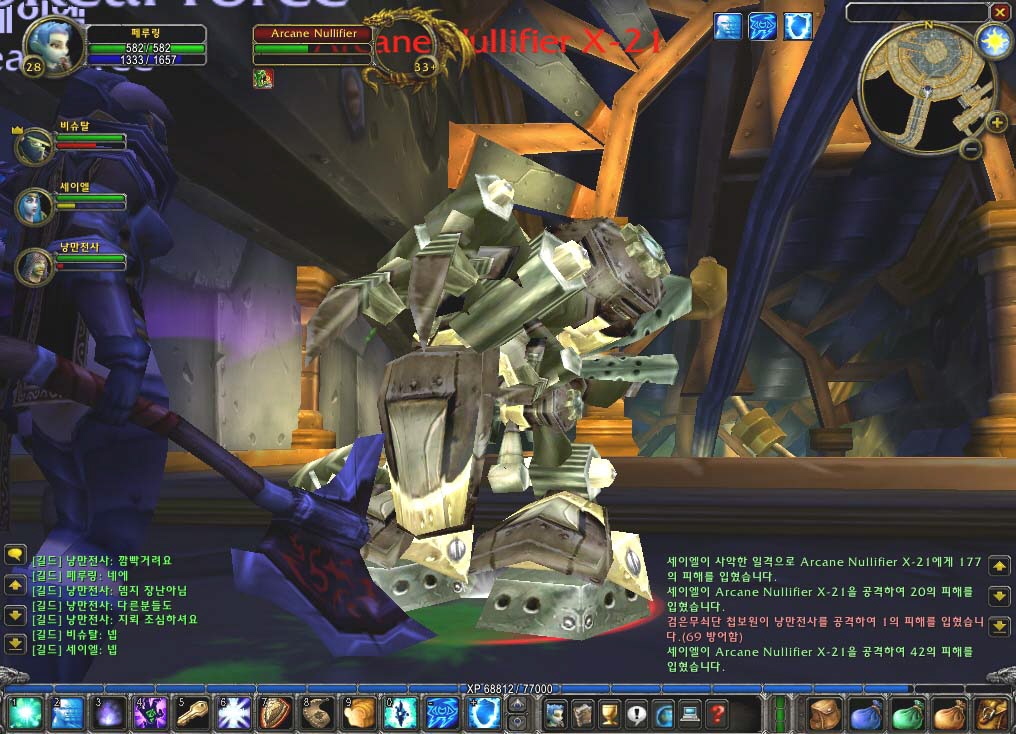Viewport: 1016px width, 734px height.
Task: Select the Arcane Nullifier target frame
Action: [x=312, y=34]
